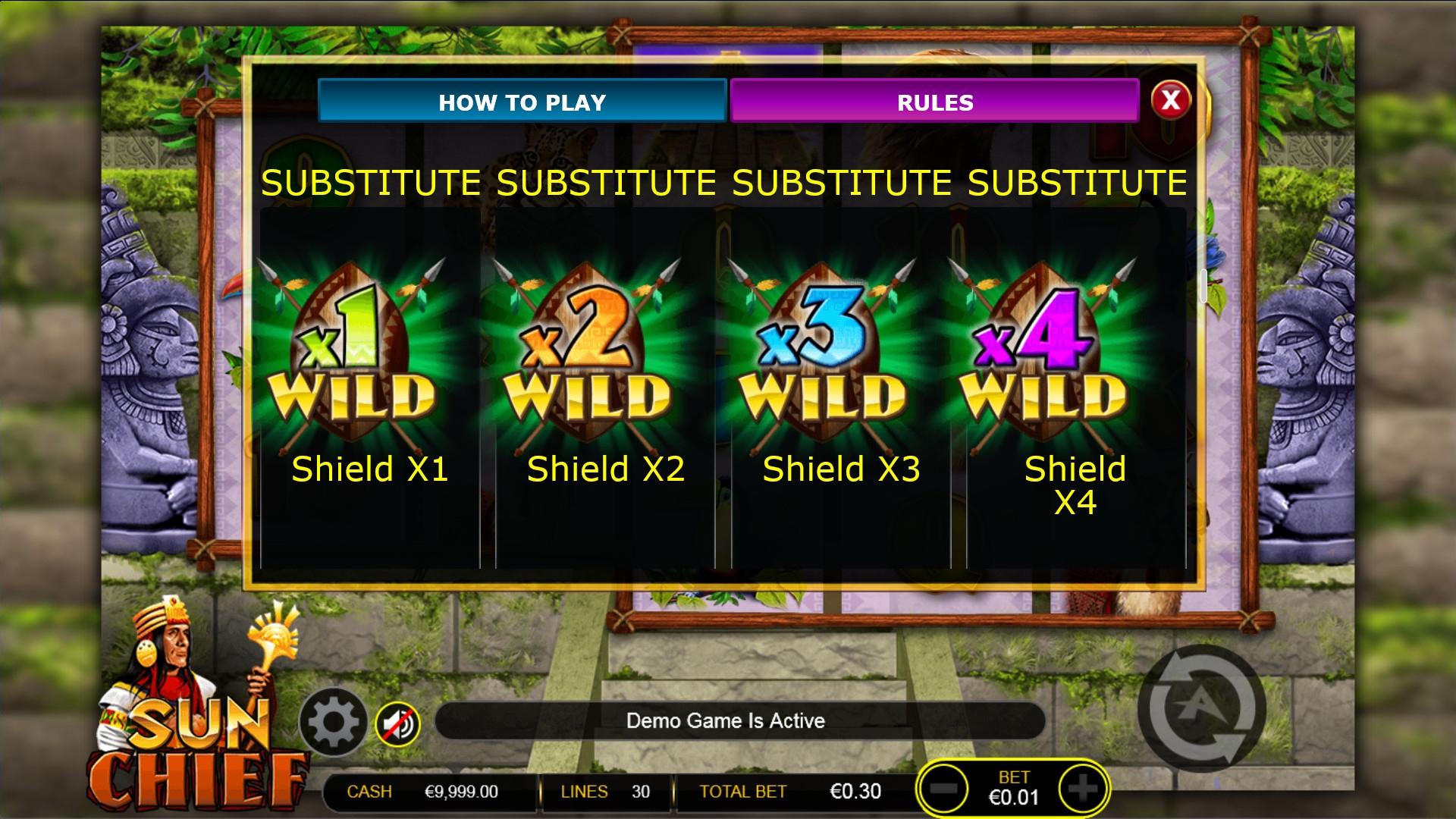Open the Rules tab
The height and width of the screenshot is (819, 1456).
click(x=934, y=102)
